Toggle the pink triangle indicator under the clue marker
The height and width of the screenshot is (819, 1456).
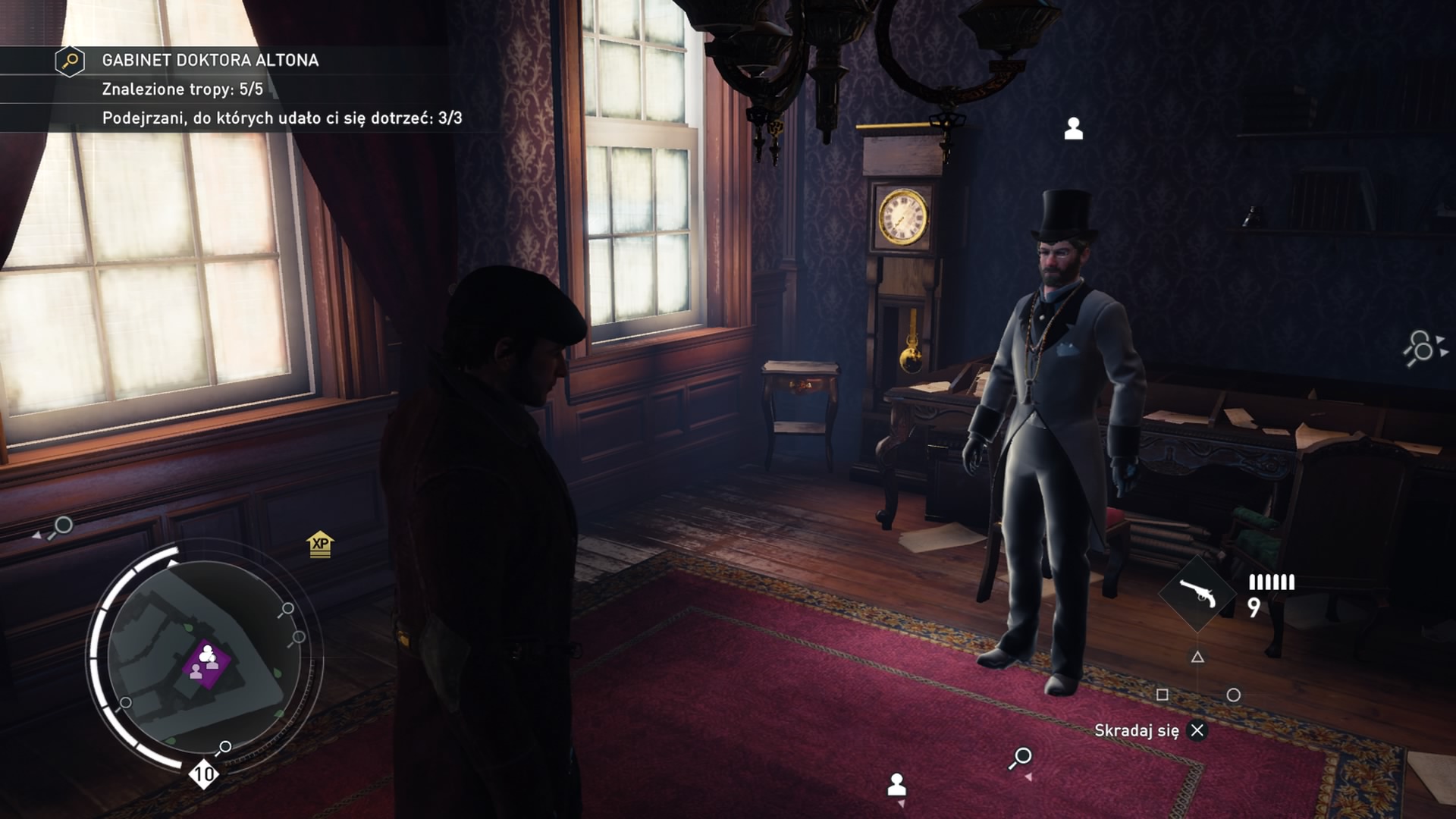tap(1030, 776)
